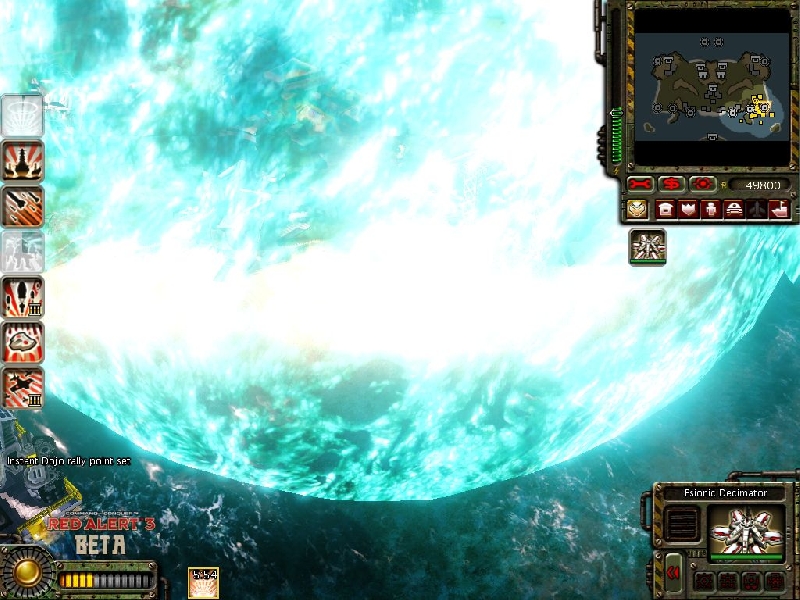The width and height of the screenshot is (800, 600).
Task: Click the gold round button in bottom-left corner
Action: click(22, 572)
